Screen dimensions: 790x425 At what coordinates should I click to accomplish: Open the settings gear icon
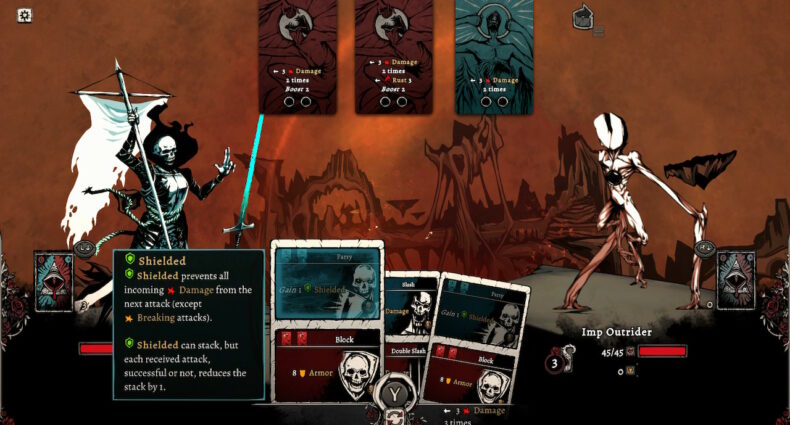point(25,15)
